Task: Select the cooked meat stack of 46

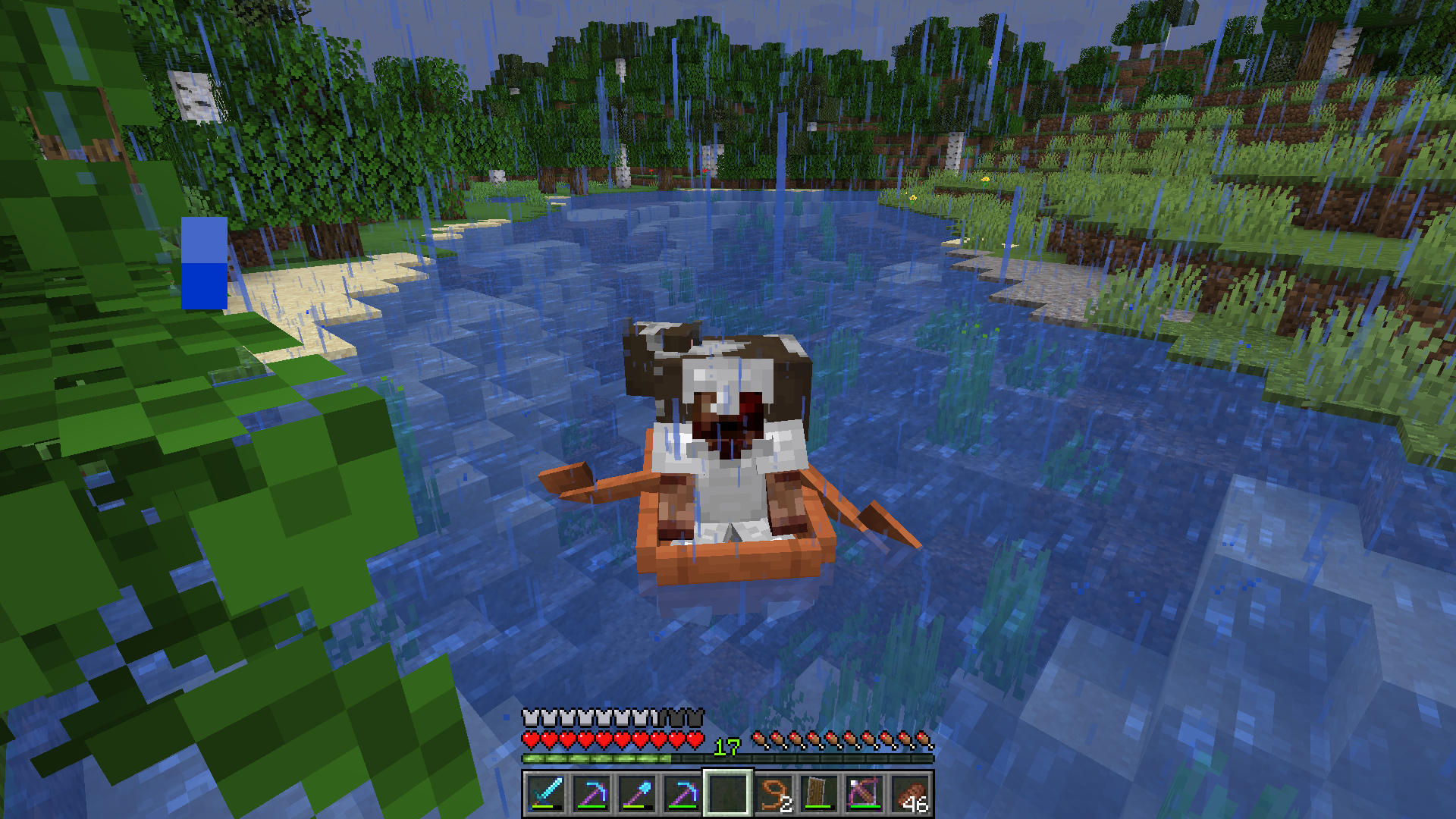Action: pyautogui.click(x=910, y=793)
